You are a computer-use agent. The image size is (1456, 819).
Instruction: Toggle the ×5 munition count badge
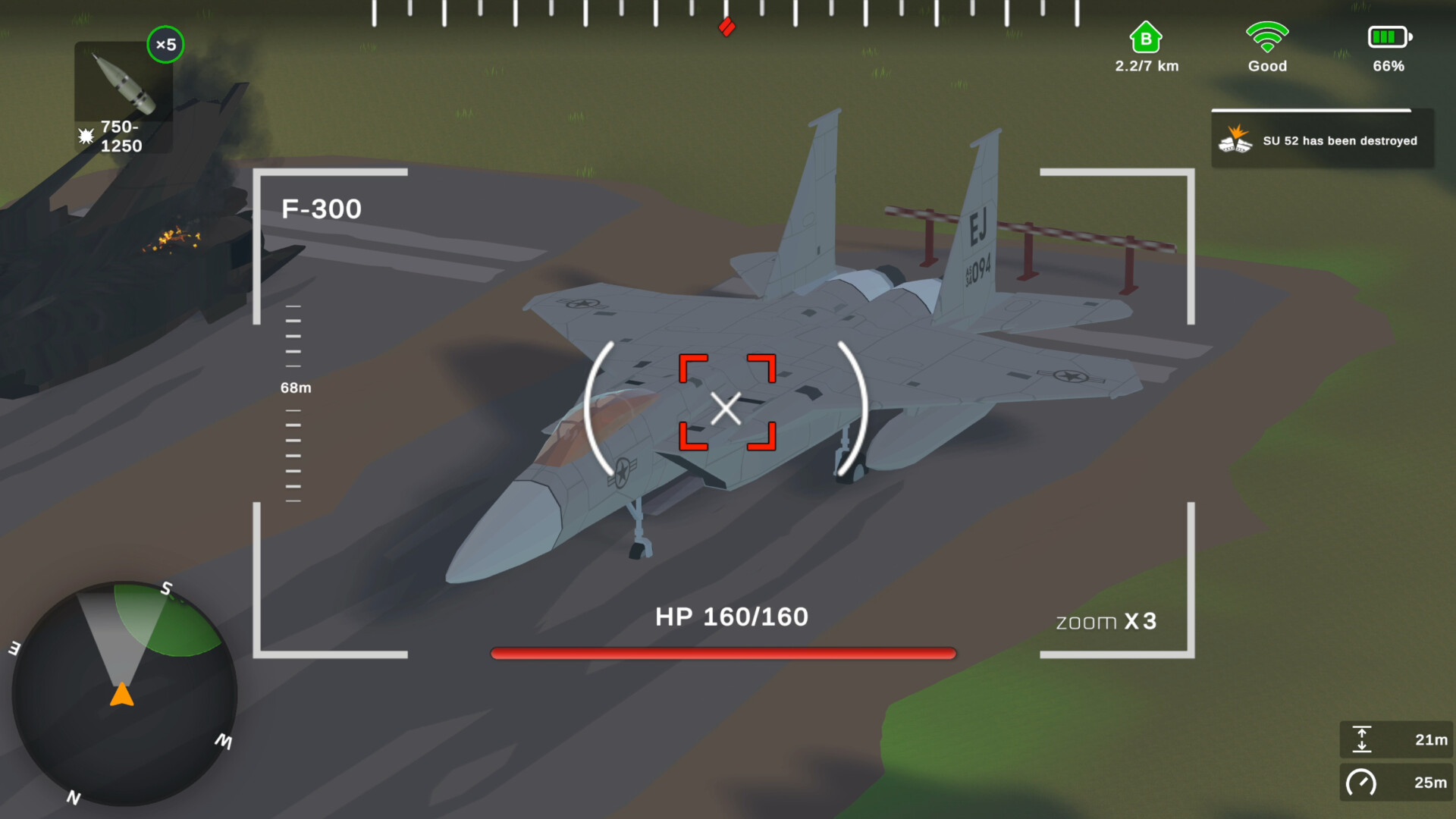click(165, 45)
